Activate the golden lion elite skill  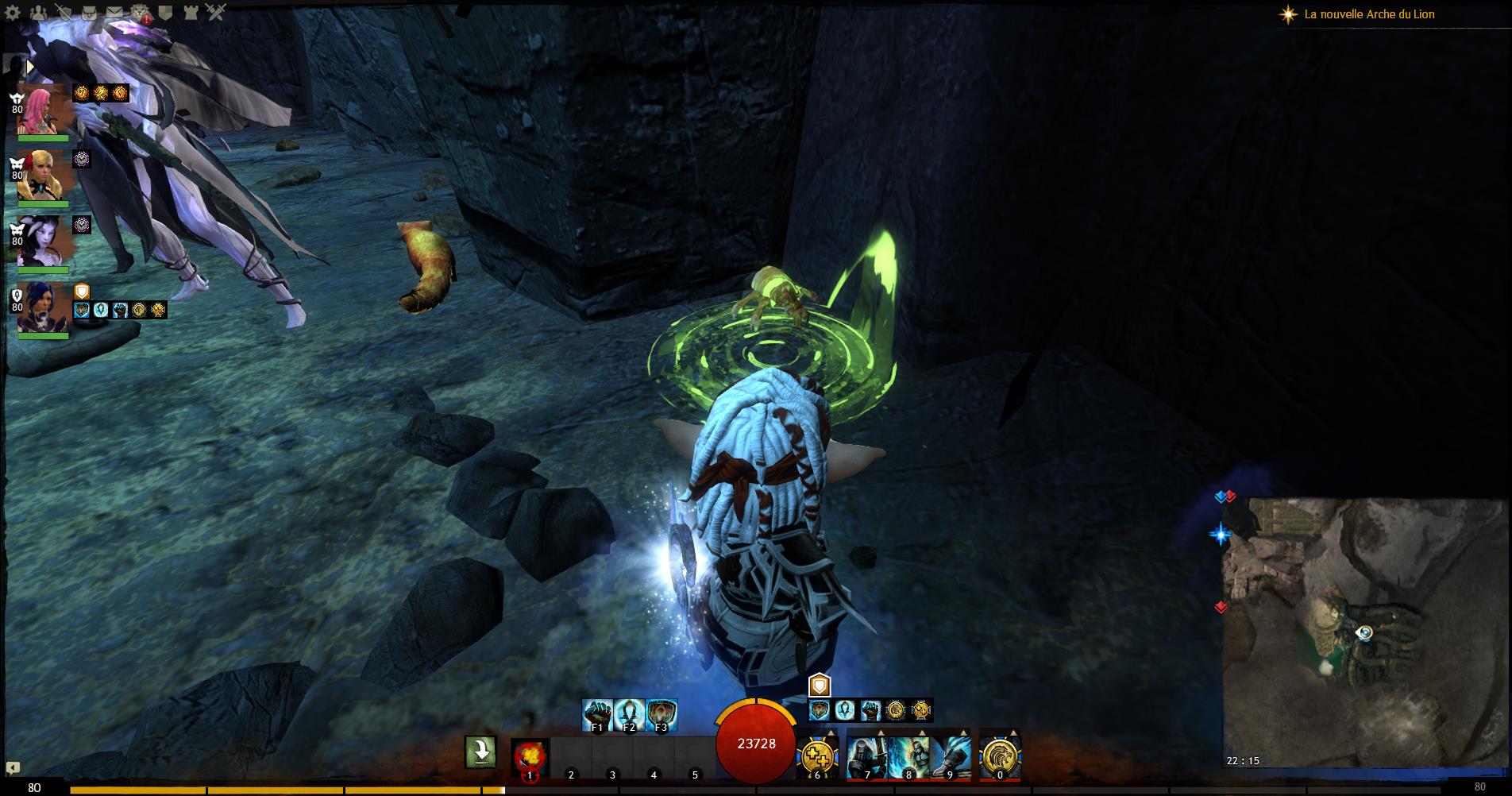coord(1000,756)
